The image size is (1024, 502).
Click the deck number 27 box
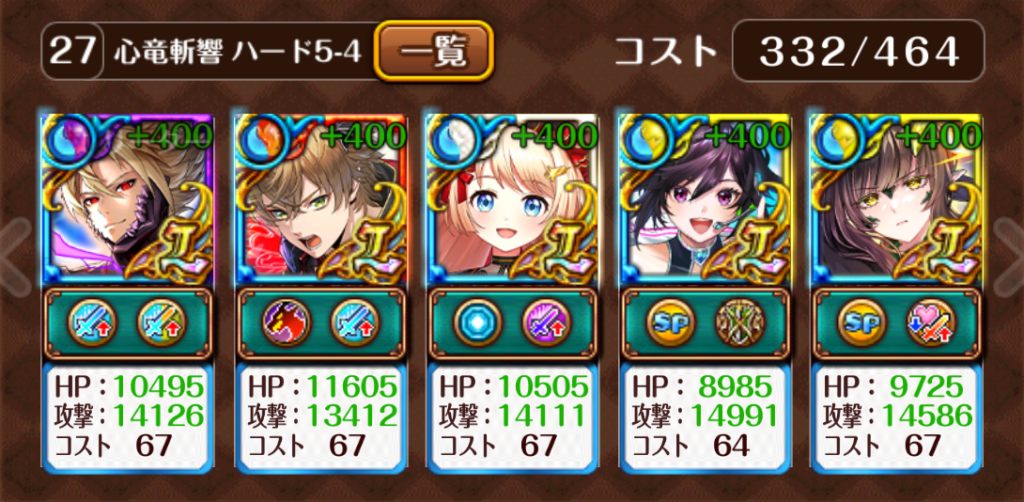pos(72,52)
